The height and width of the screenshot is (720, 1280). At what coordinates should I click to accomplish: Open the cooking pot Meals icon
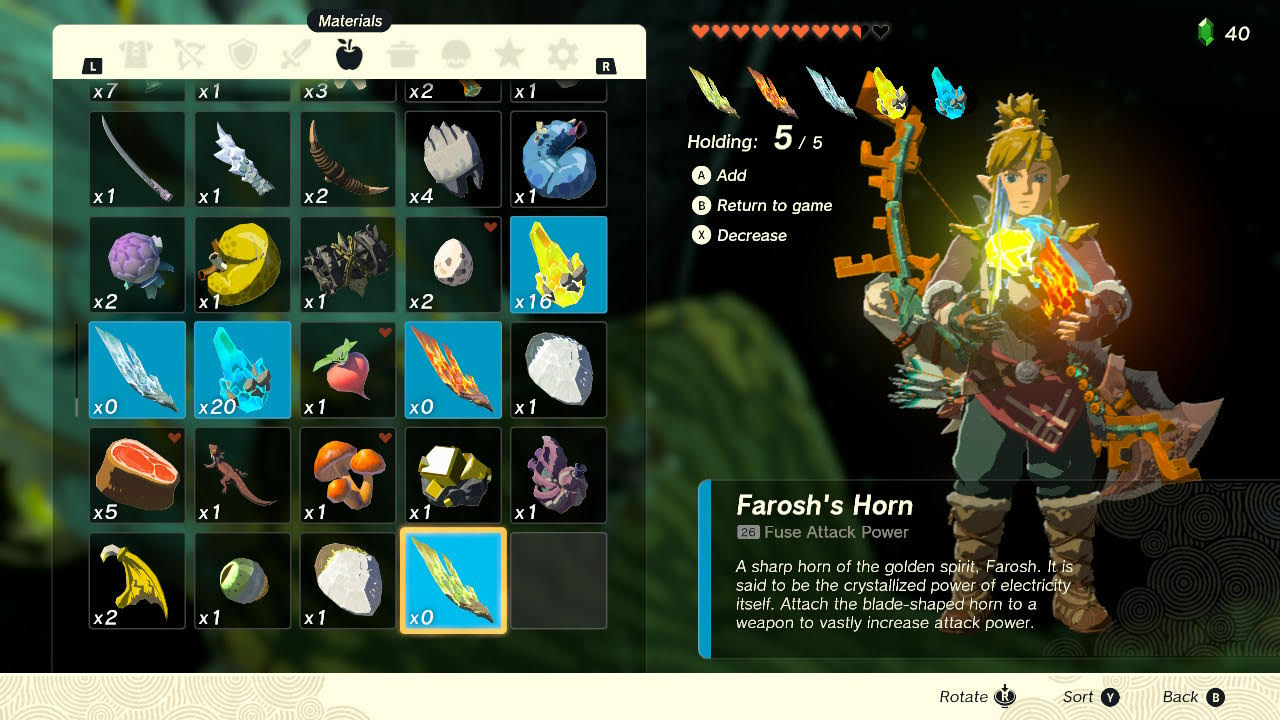point(404,55)
